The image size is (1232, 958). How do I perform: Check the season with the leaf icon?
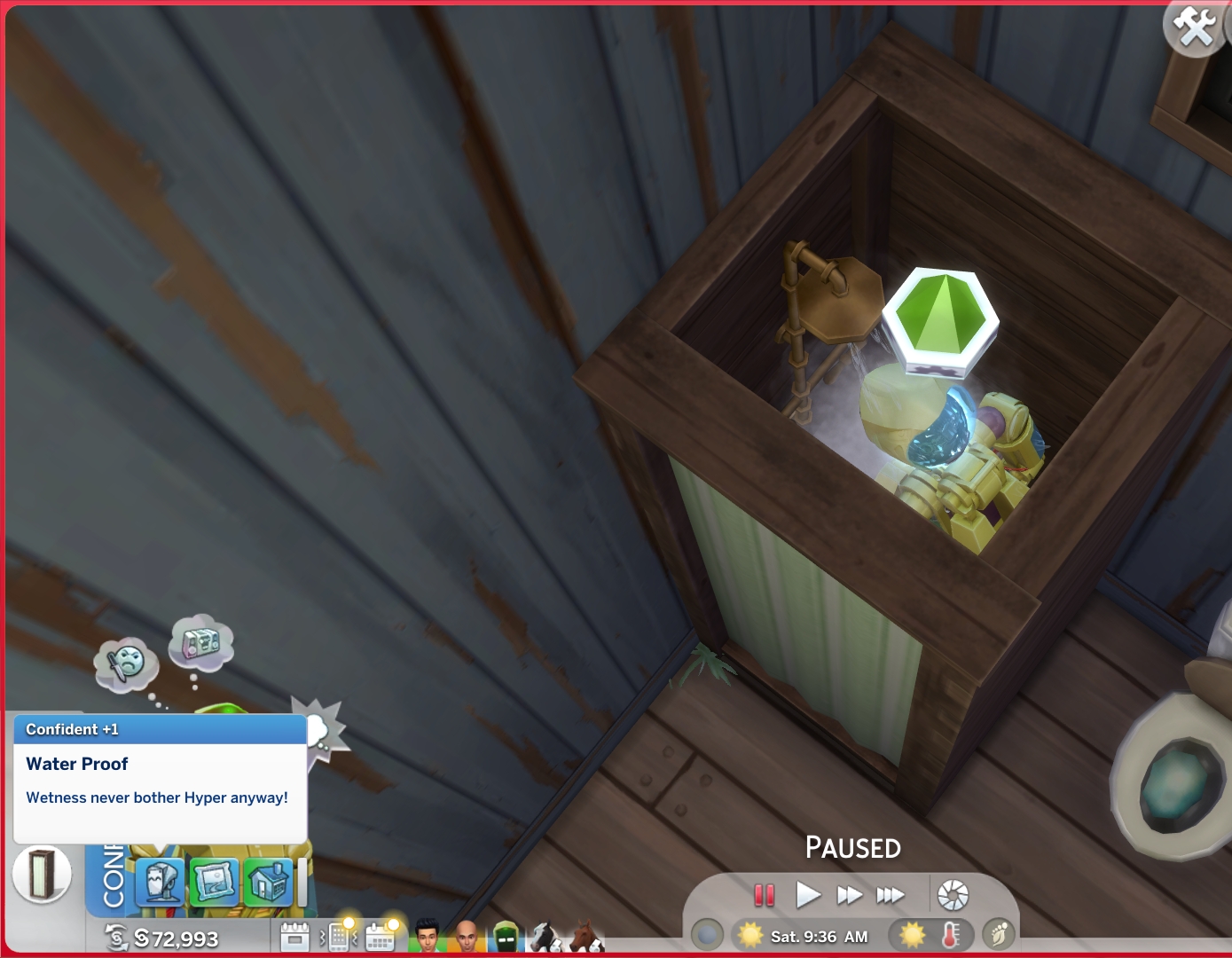pos(1000,932)
